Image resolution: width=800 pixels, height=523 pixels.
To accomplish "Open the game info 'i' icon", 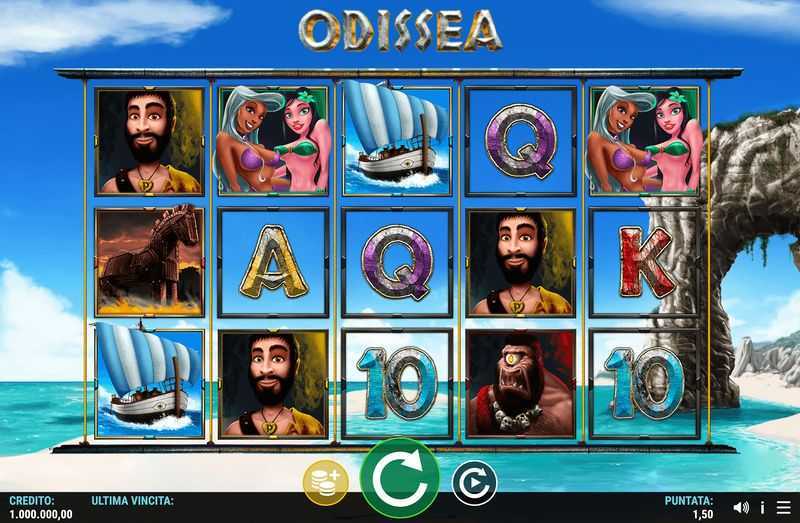I will pyautogui.click(x=762, y=507).
